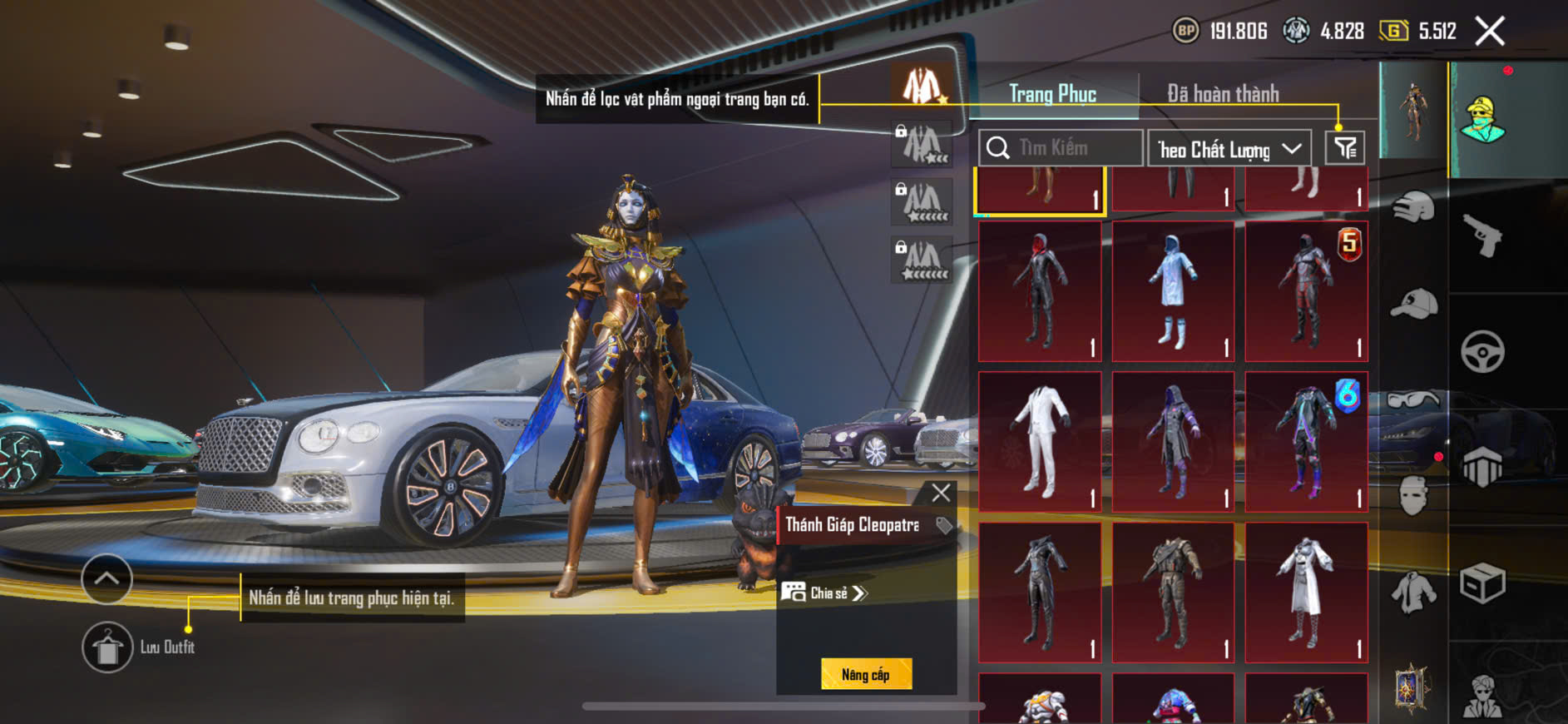
Task: Select the outfit marked with level 6 badge
Action: (x=1306, y=441)
